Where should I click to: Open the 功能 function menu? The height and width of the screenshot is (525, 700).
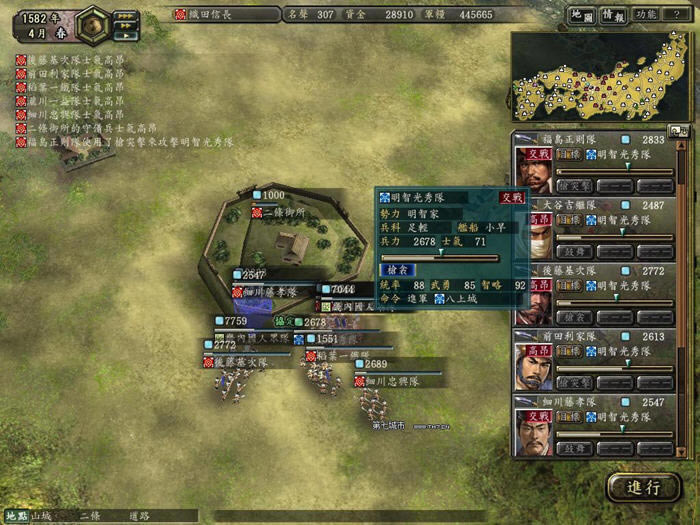(646, 15)
